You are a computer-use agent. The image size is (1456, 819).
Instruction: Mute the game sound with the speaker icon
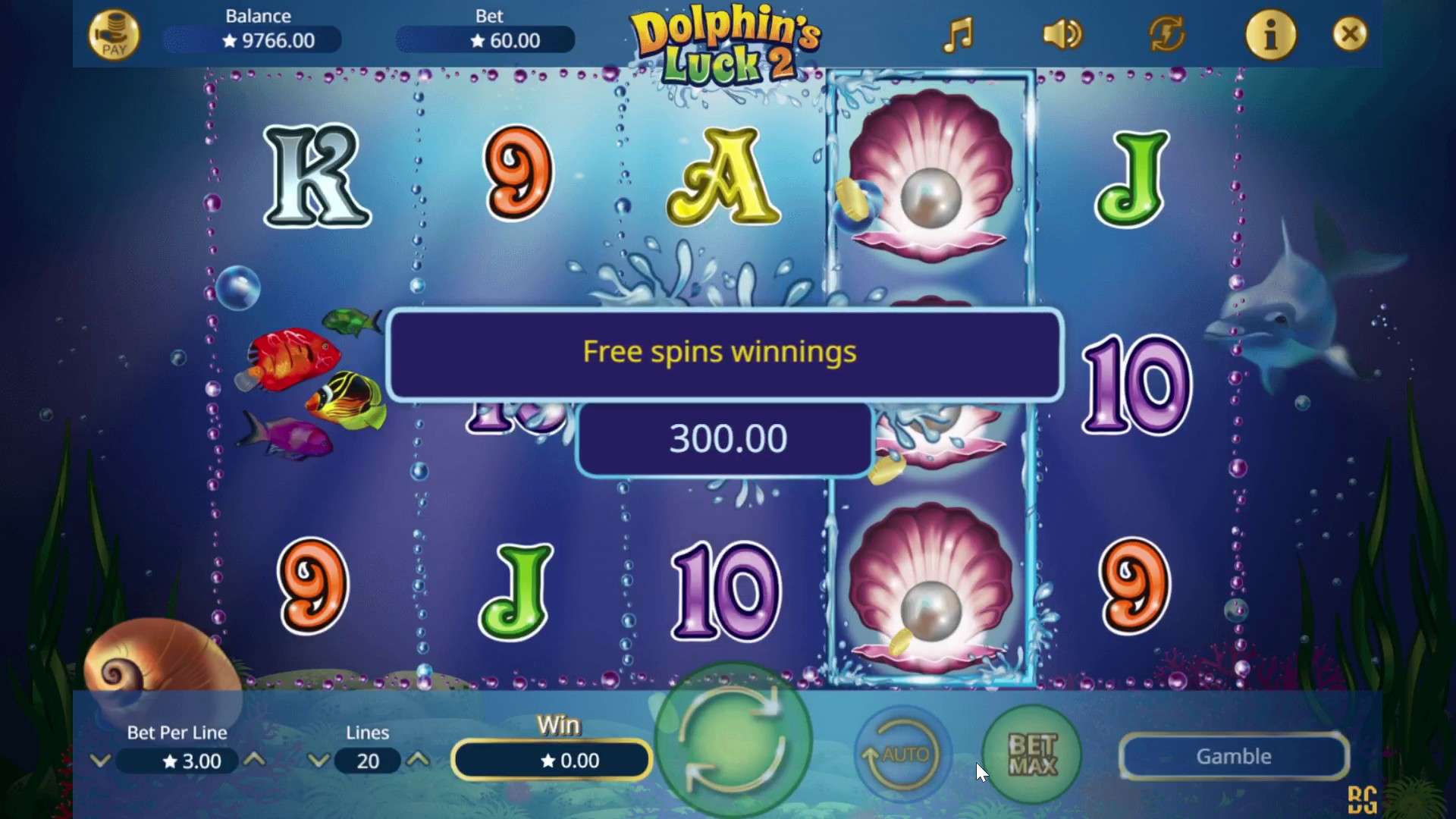point(1061,34)
